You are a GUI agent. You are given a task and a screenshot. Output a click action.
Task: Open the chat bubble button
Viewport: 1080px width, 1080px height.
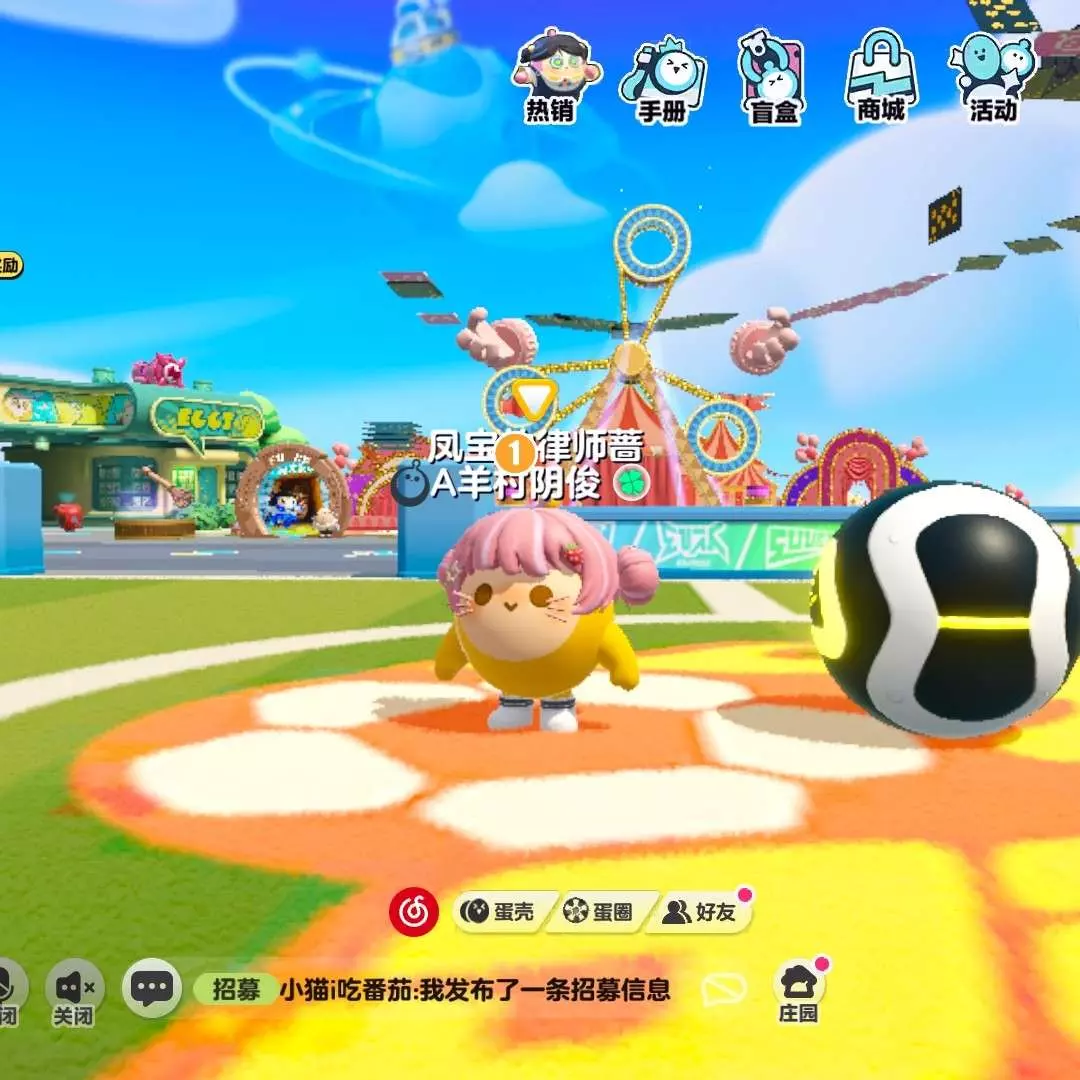(152, 989)
